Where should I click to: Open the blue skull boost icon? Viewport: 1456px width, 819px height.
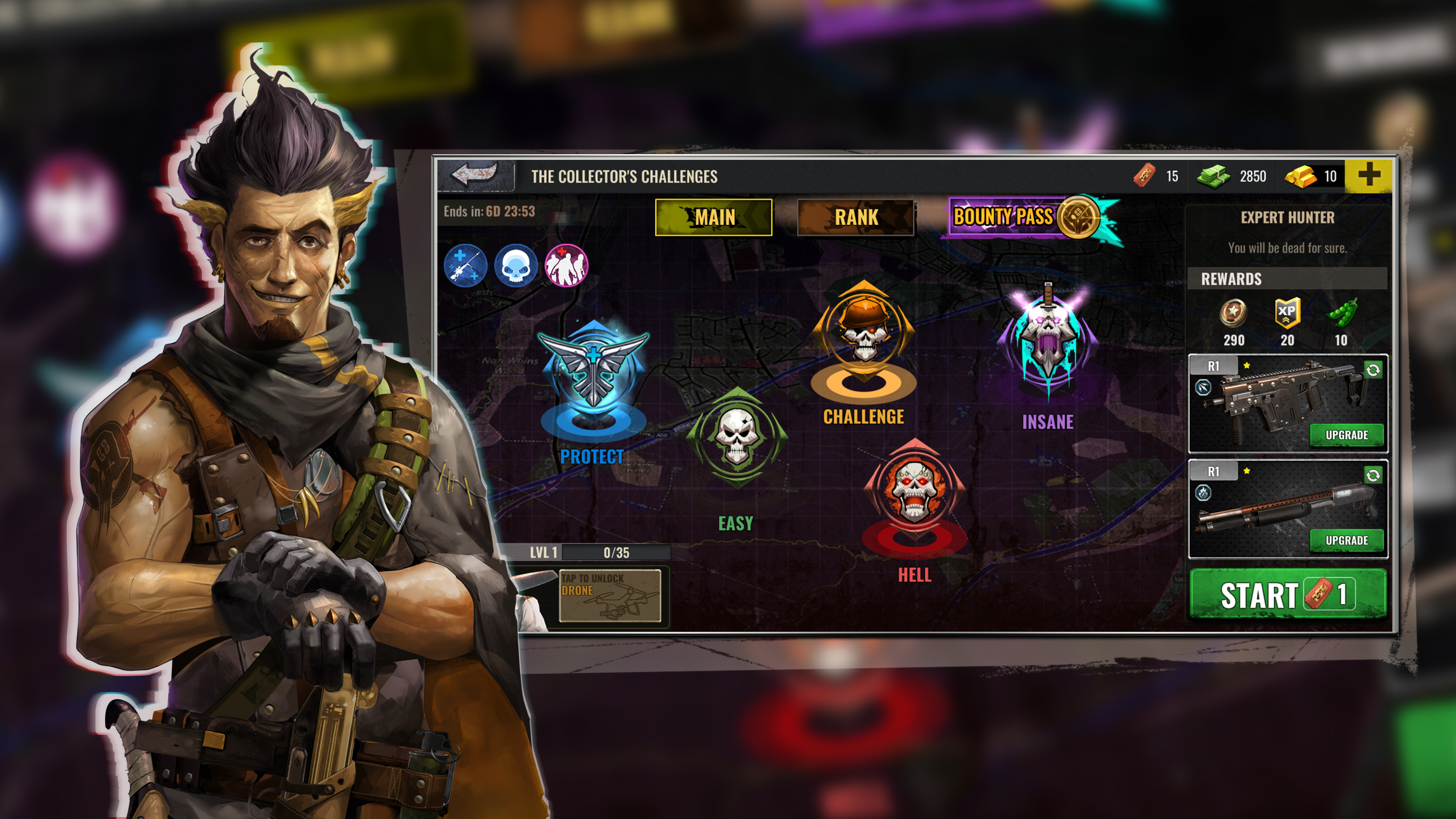point(514,267)
